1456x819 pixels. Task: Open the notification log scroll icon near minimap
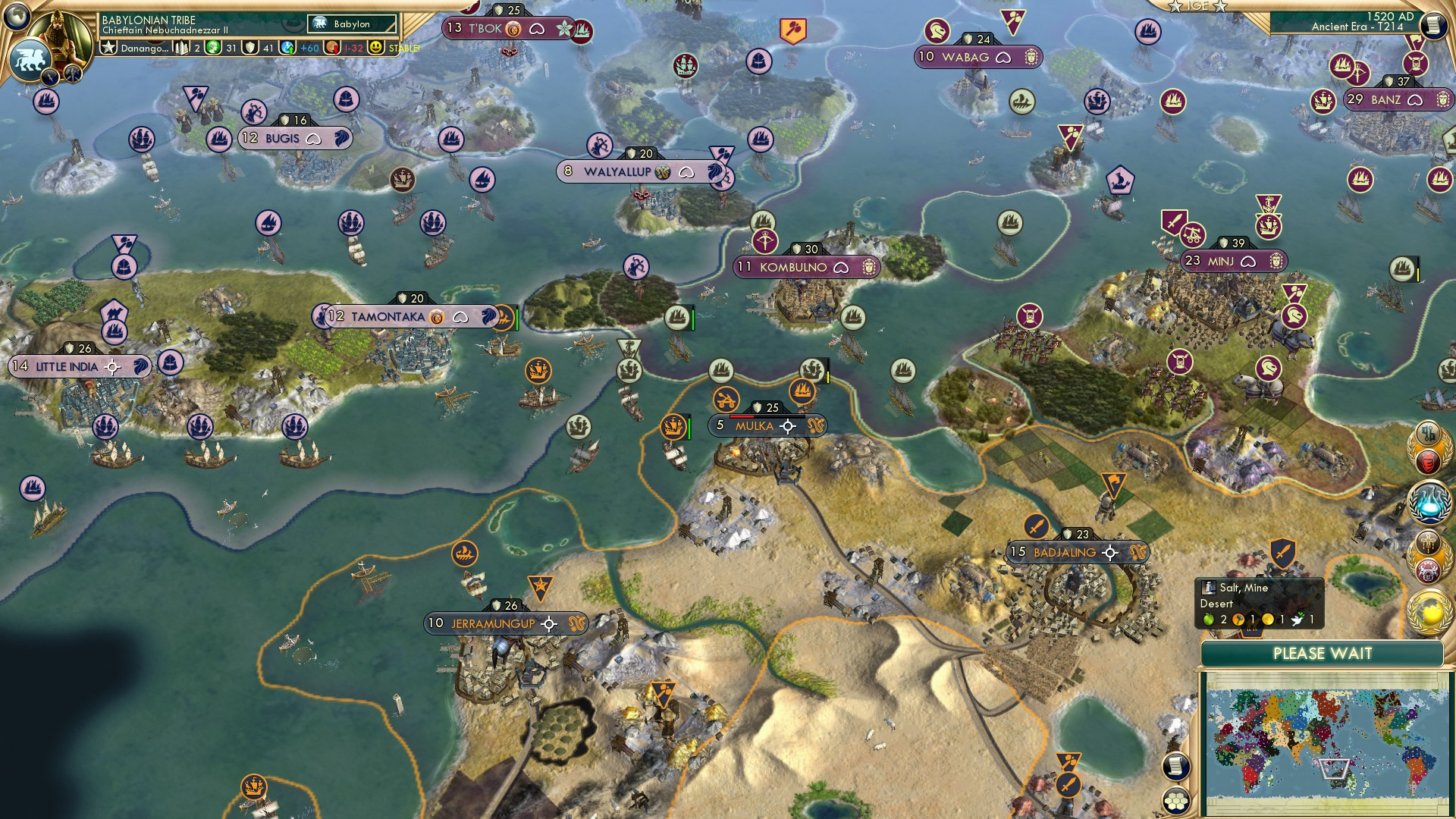(x=1175, y=767)
